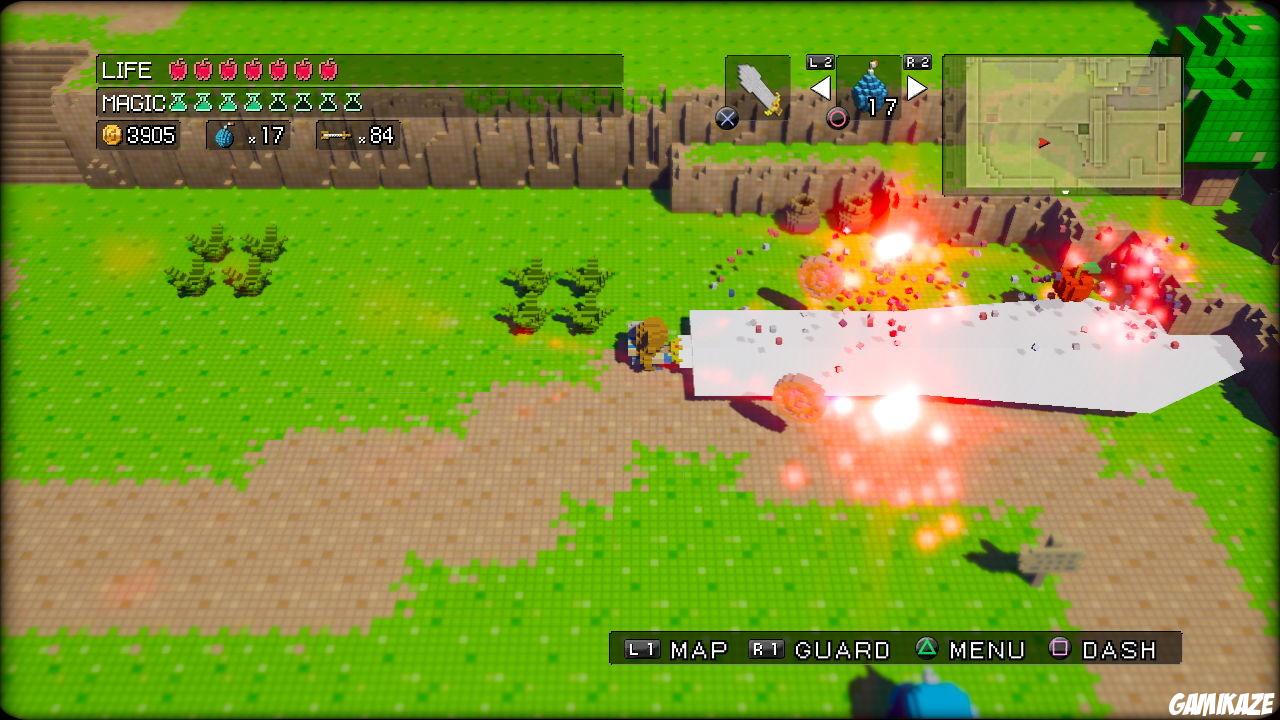Image resolution: width=1280 pixels, height=720 pixels.
Task: Click the arrows counter icon showing x84
Action: tap(337, 134)
